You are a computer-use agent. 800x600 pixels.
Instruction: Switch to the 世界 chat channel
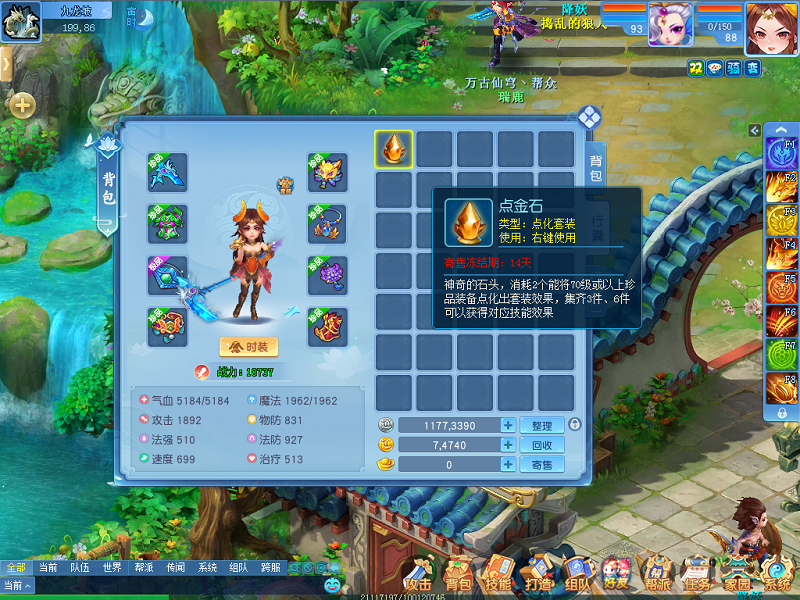click(x=111, y=567)
